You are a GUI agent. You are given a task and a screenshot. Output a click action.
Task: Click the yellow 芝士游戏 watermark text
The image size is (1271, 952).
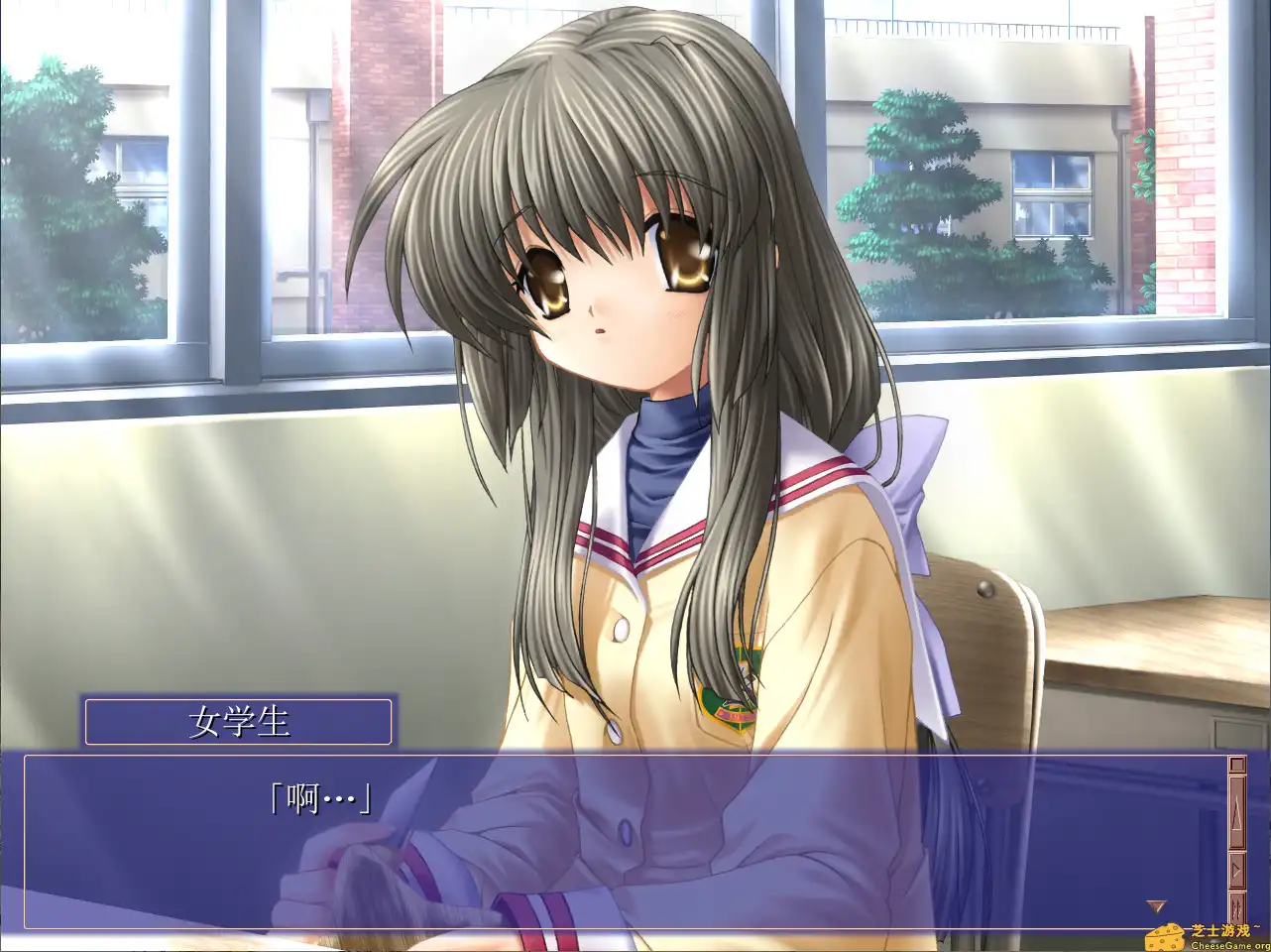[1221, 929]
